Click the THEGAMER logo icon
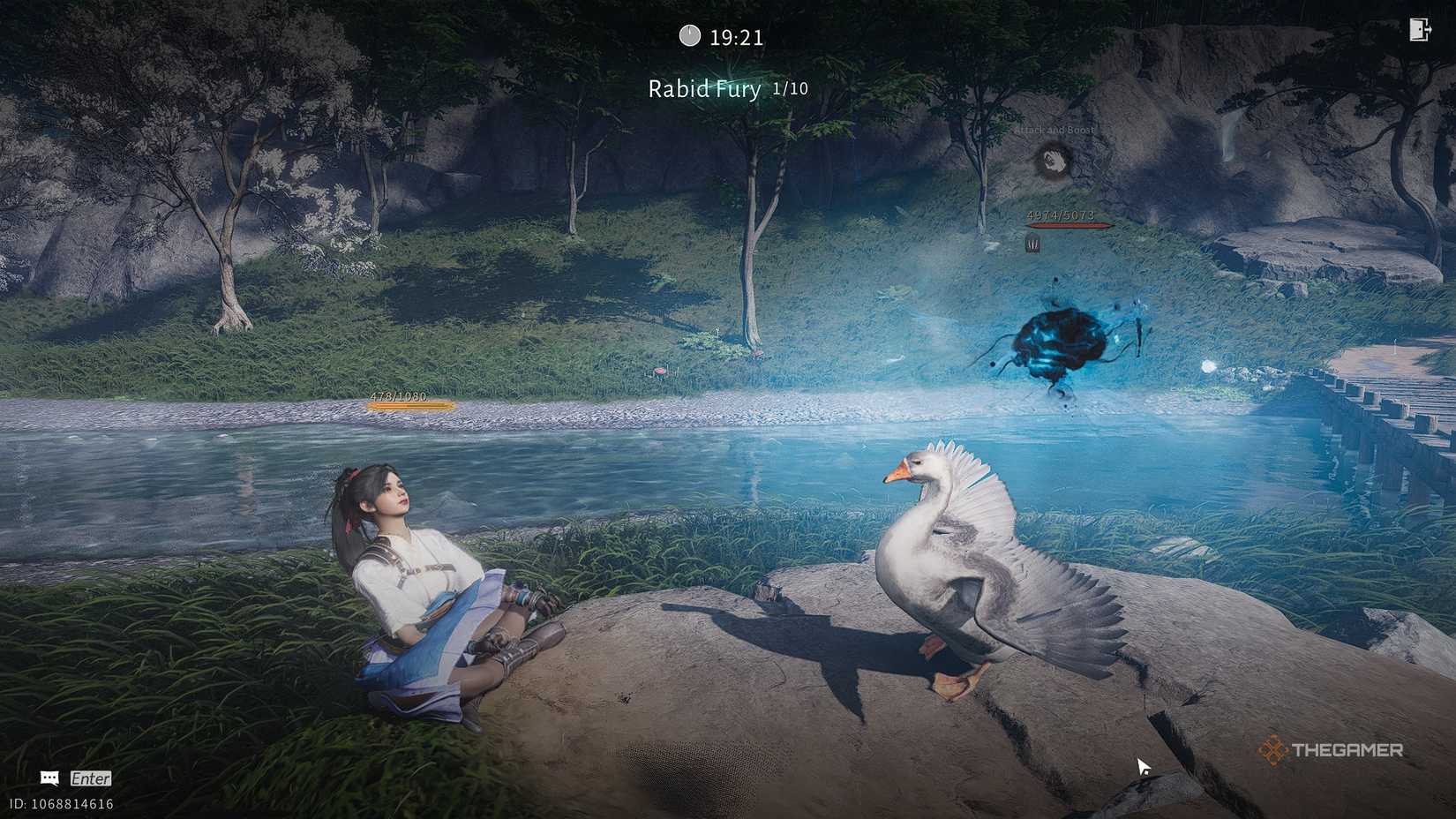This screenshot has height=819, width=1456. point(1273,752)
